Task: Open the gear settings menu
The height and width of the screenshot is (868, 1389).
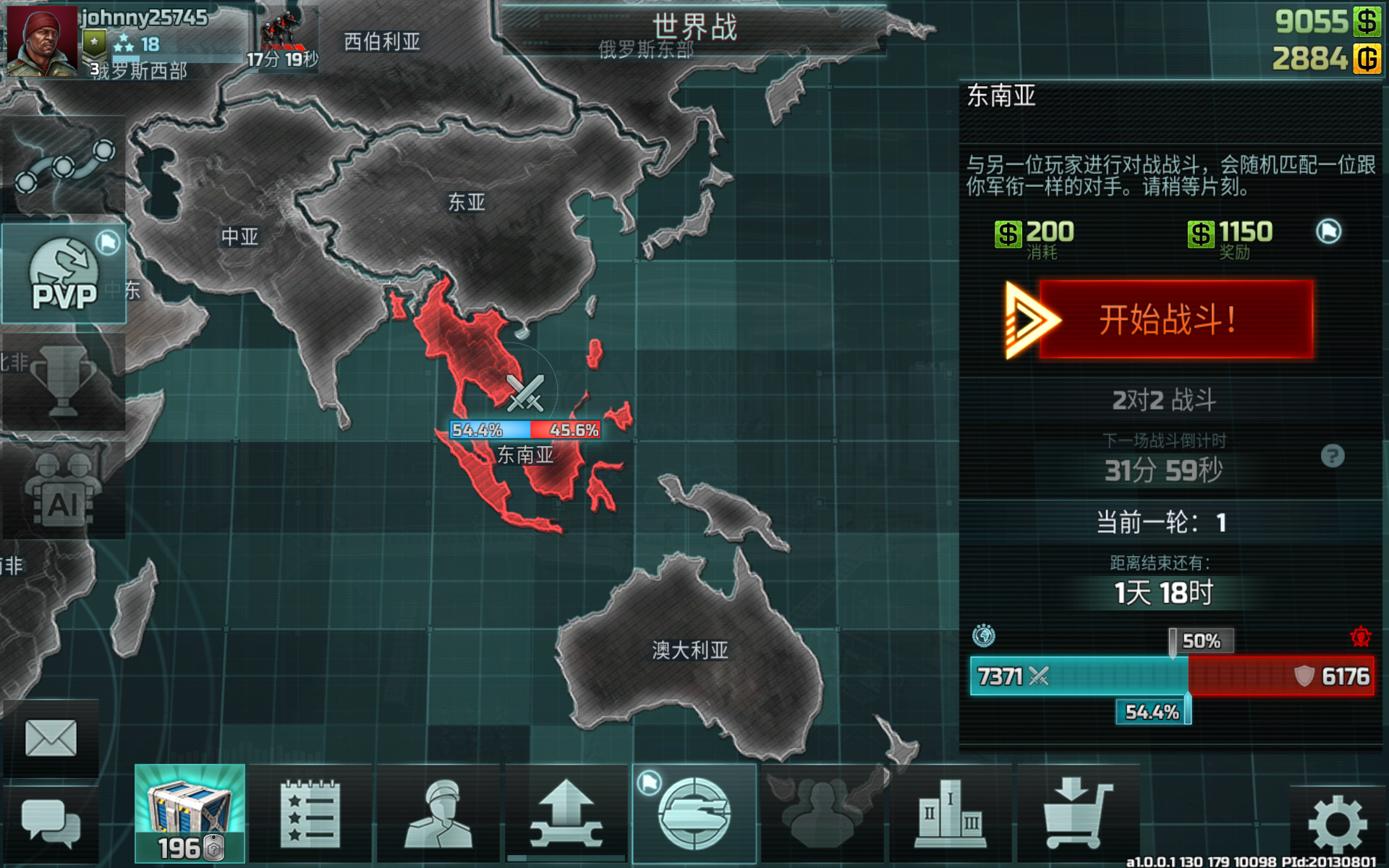Action: coord(1337,825)
